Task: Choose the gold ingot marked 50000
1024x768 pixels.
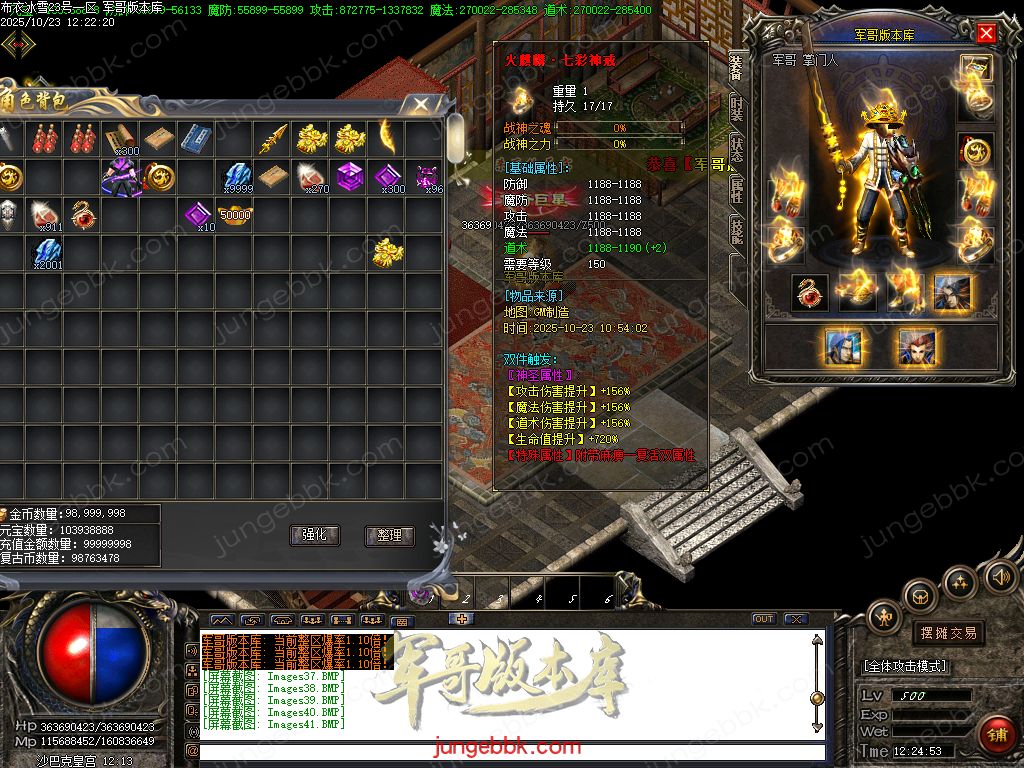Action: tap(235, 215)
